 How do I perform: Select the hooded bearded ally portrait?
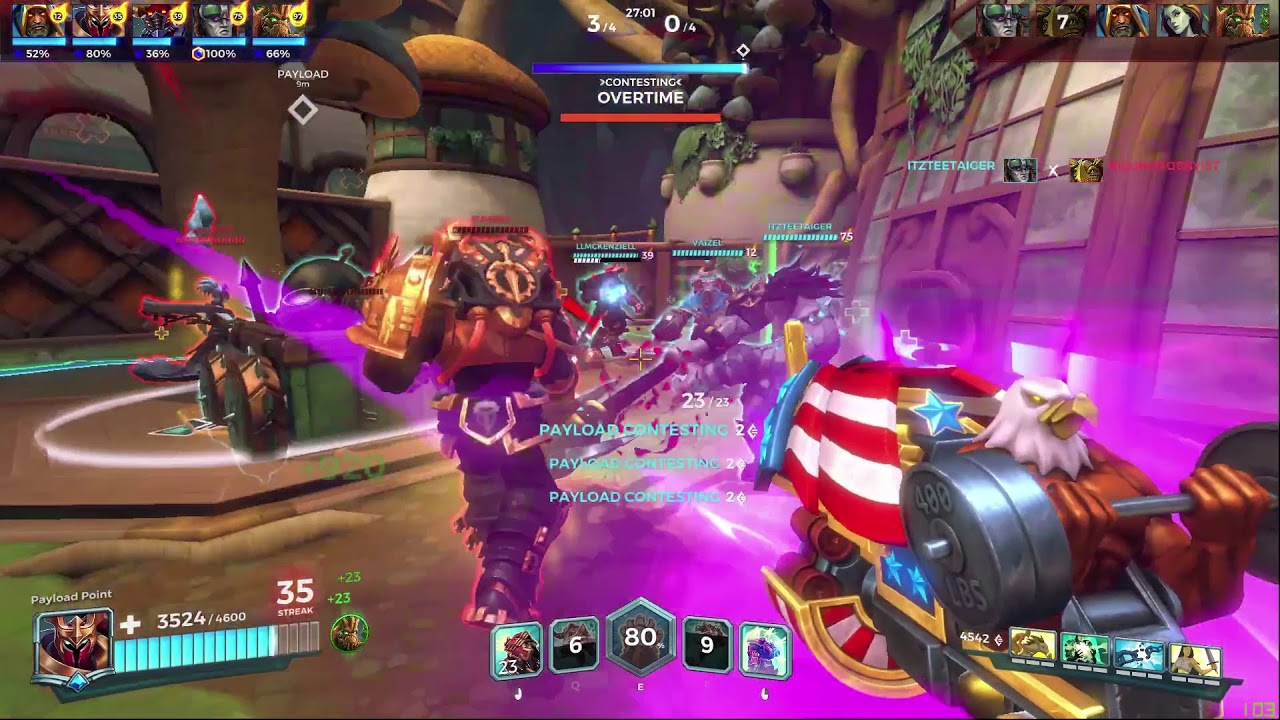(37, 22)
